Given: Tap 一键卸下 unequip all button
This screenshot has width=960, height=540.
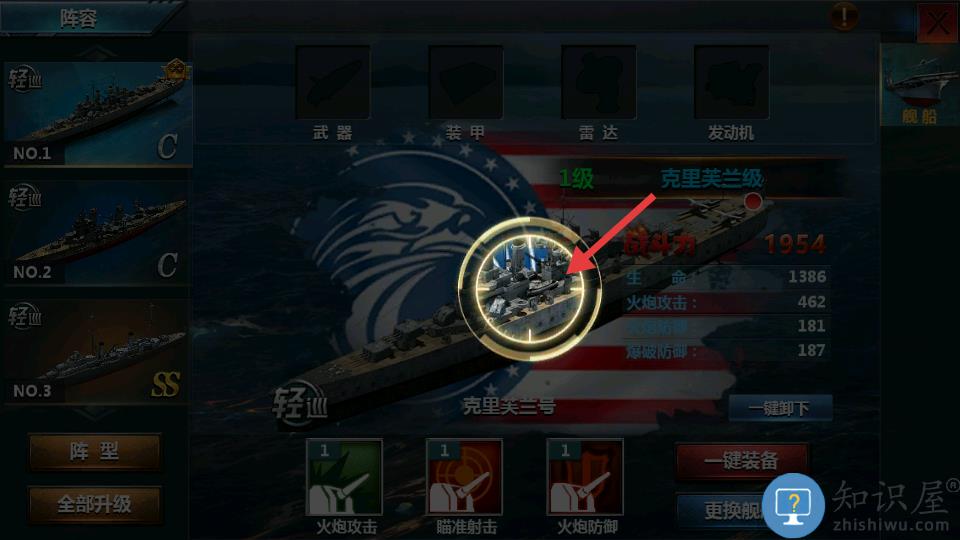Looking at the screenshot, I should tap(780, 408).
